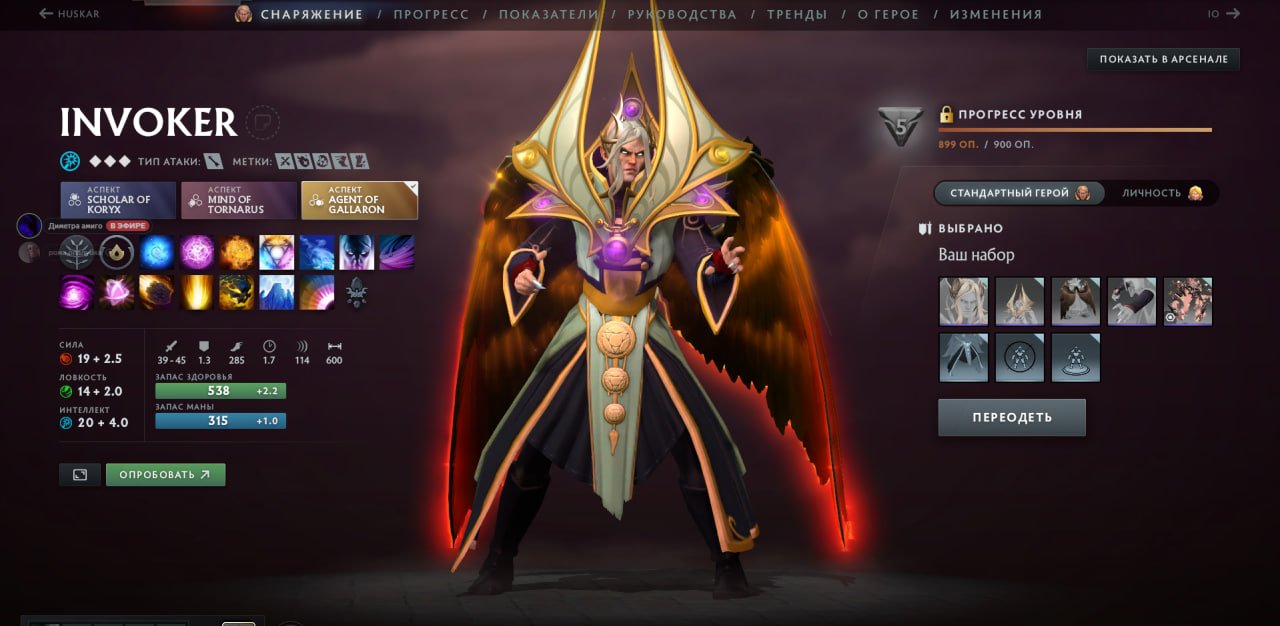Select the winged back cosmetic item slot
This screenshot has width=1280, height=626.
tap(1076, 301)
